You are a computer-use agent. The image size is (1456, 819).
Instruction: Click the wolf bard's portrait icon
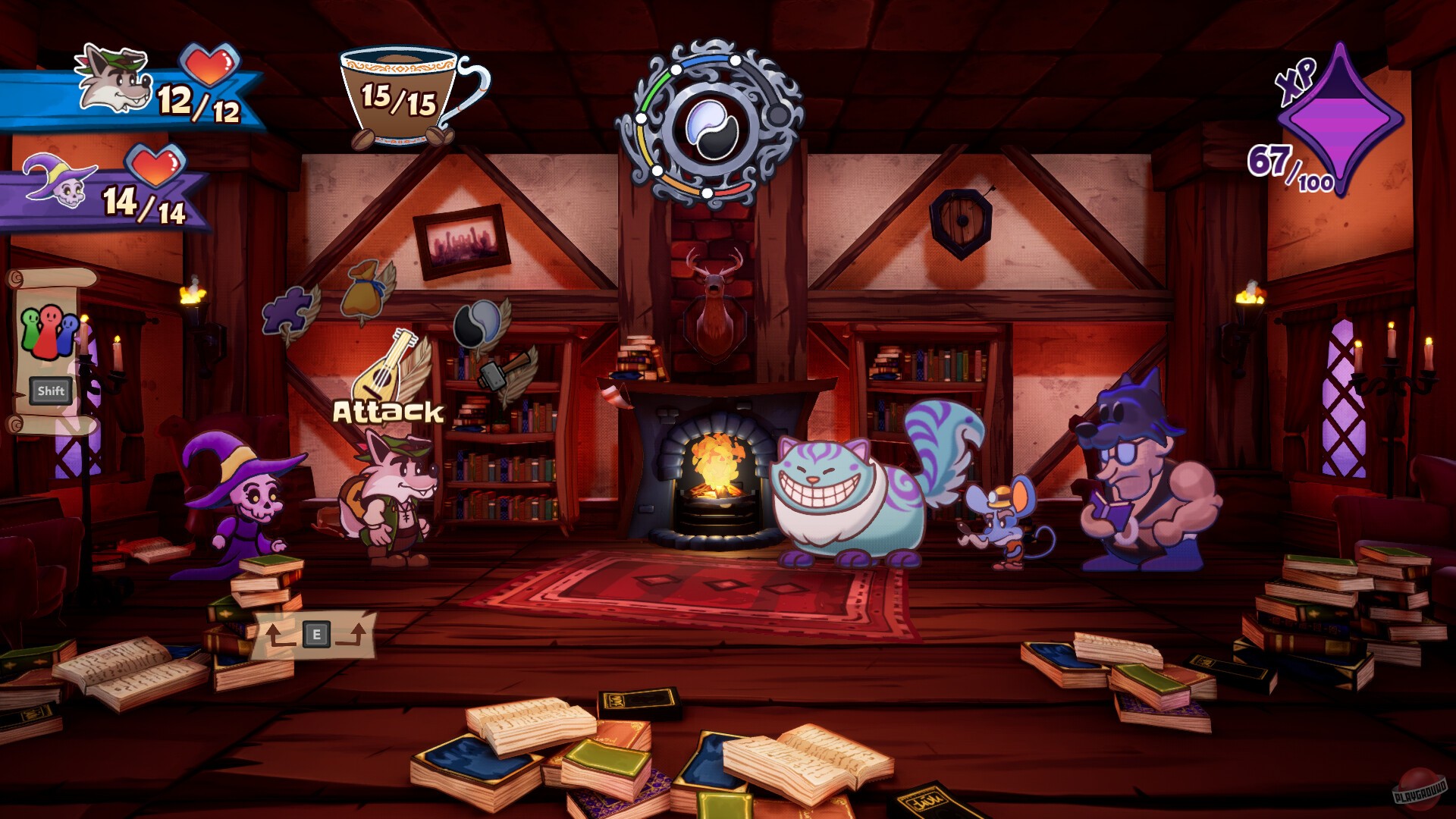coord(110,80)
